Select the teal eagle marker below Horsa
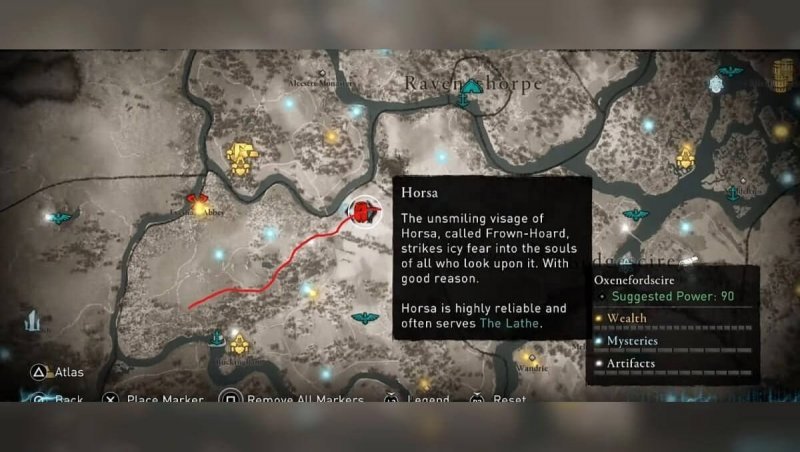800x452 pixels. (365, 318)
